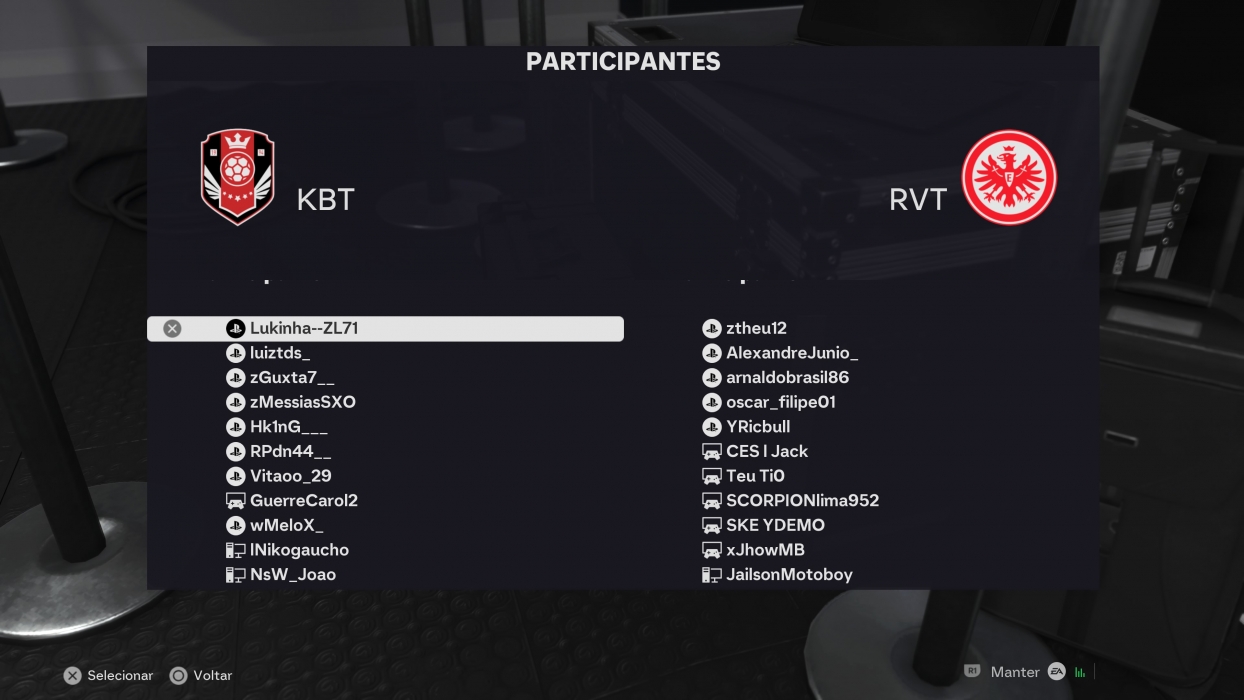
Task: Select the oscar_filipe01 player row
Action: [x=780, y=402]
